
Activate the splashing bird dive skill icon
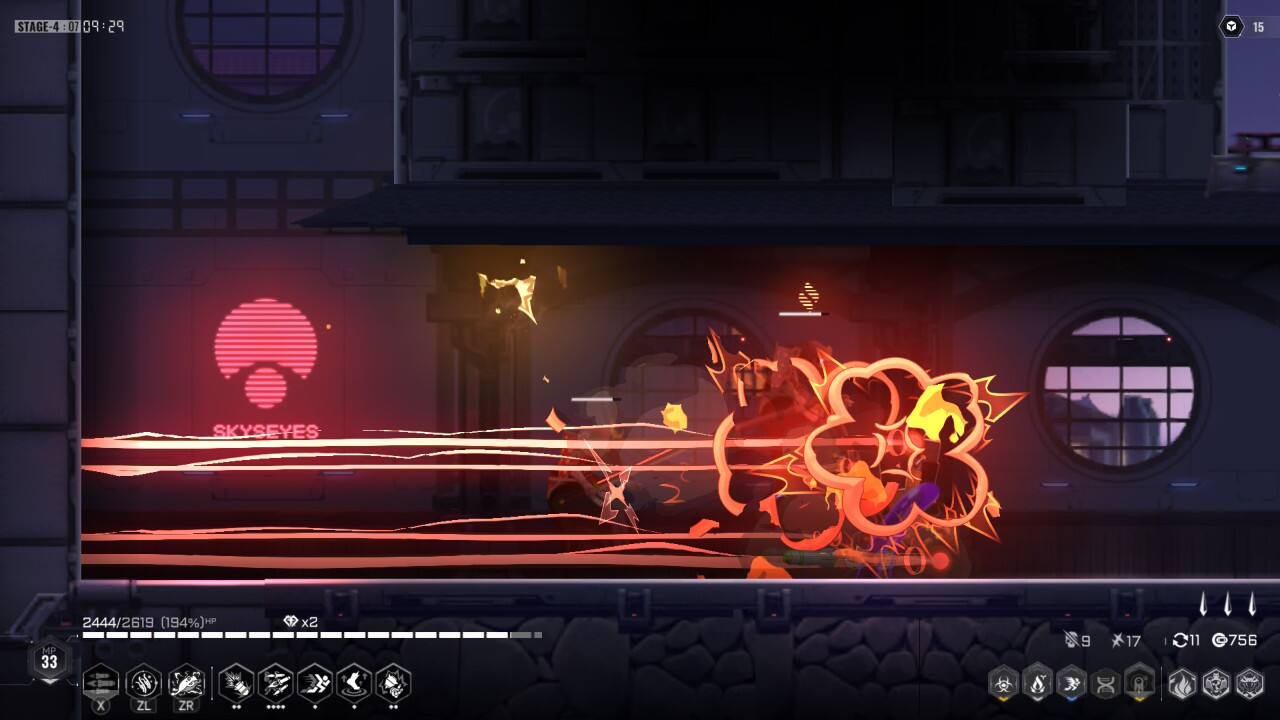(x=186, y=683)
